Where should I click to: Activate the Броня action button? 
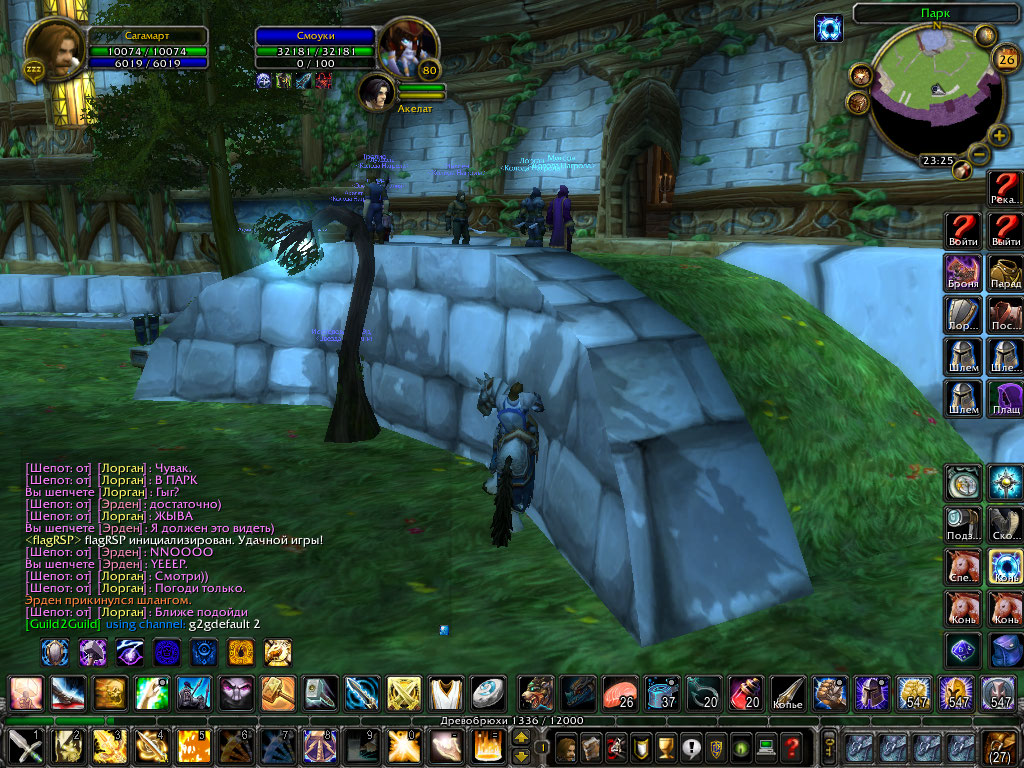pyautogui.click(x=963, y=273)
